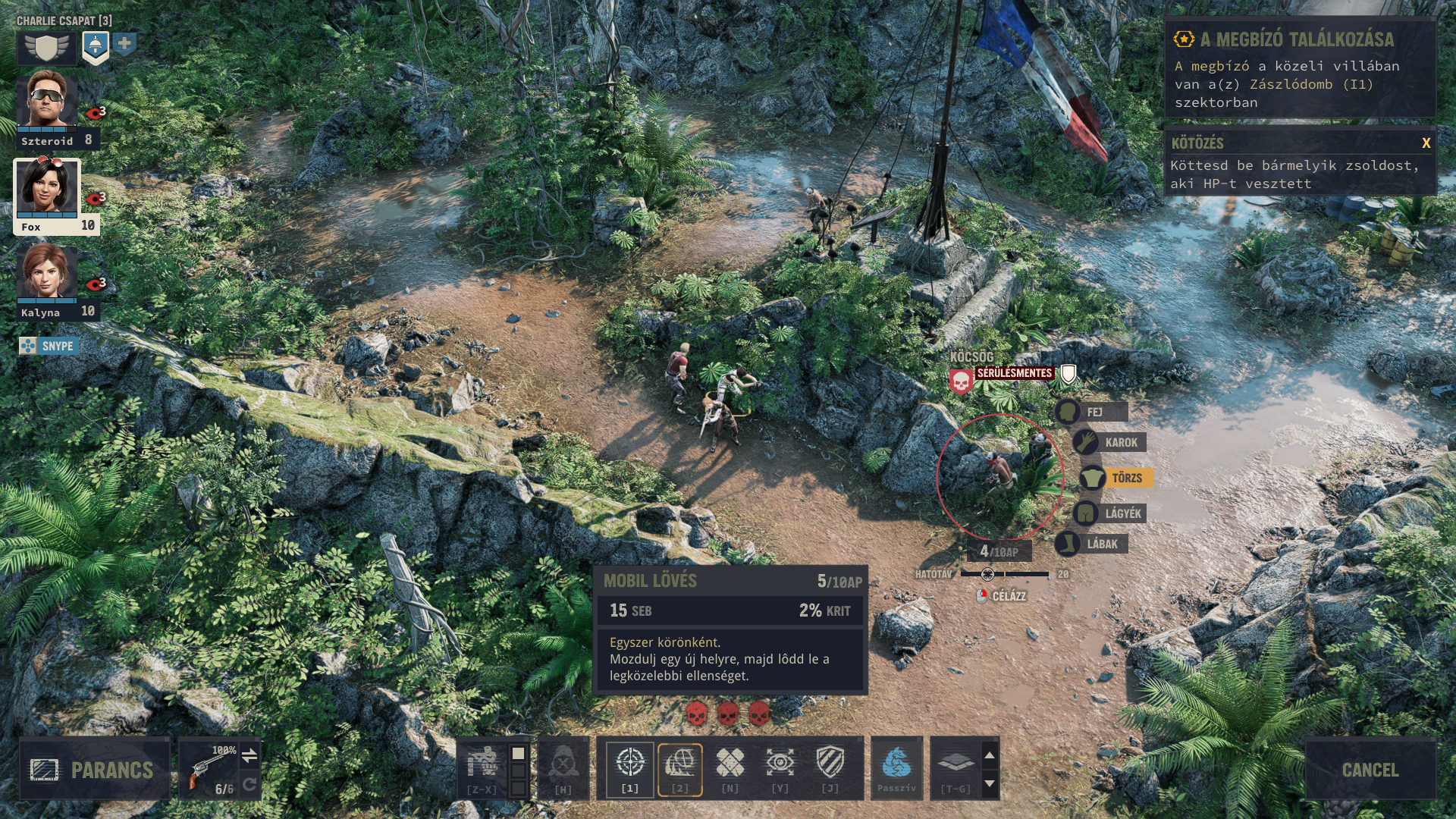
Task: Activate the striped shield ability
Action: (830, 764)
